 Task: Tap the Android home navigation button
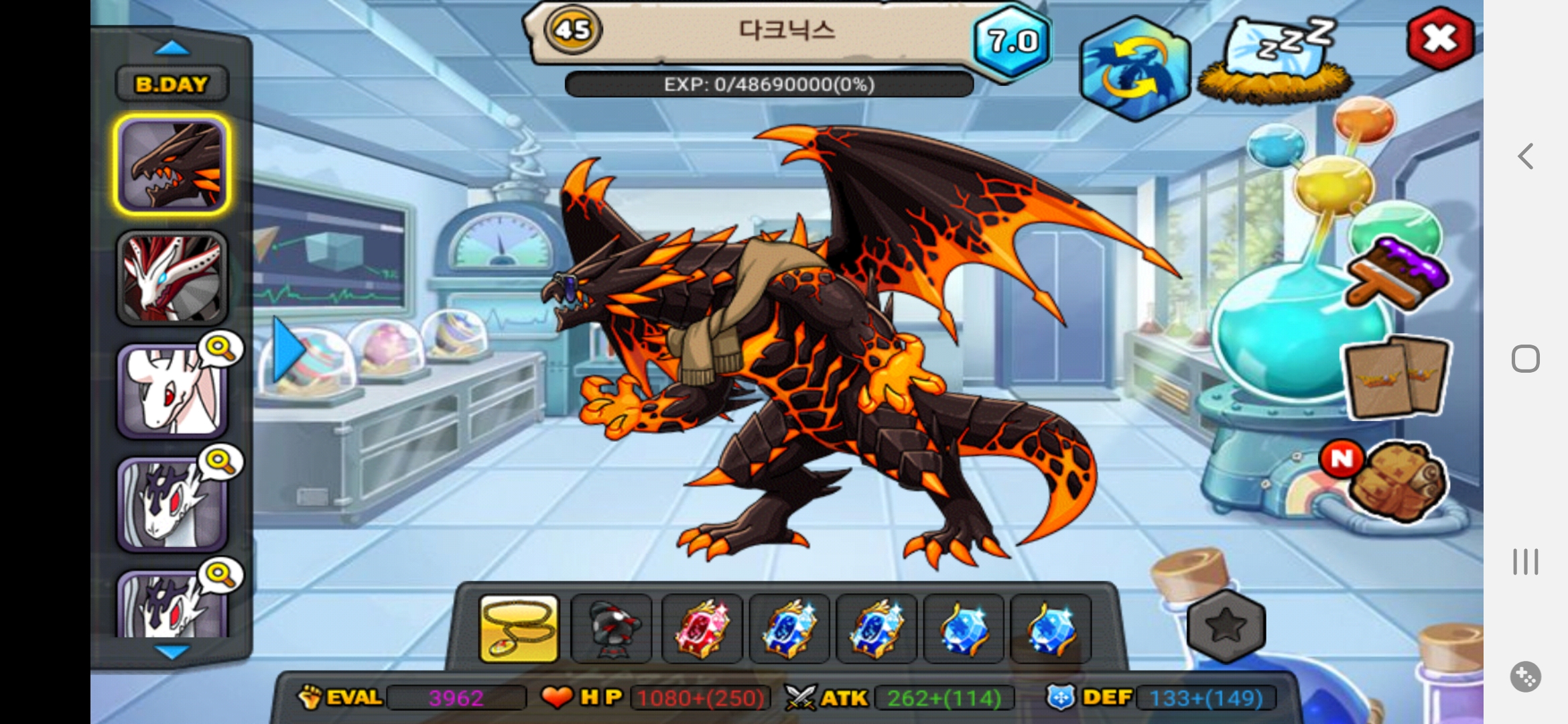coord(1526,359)
